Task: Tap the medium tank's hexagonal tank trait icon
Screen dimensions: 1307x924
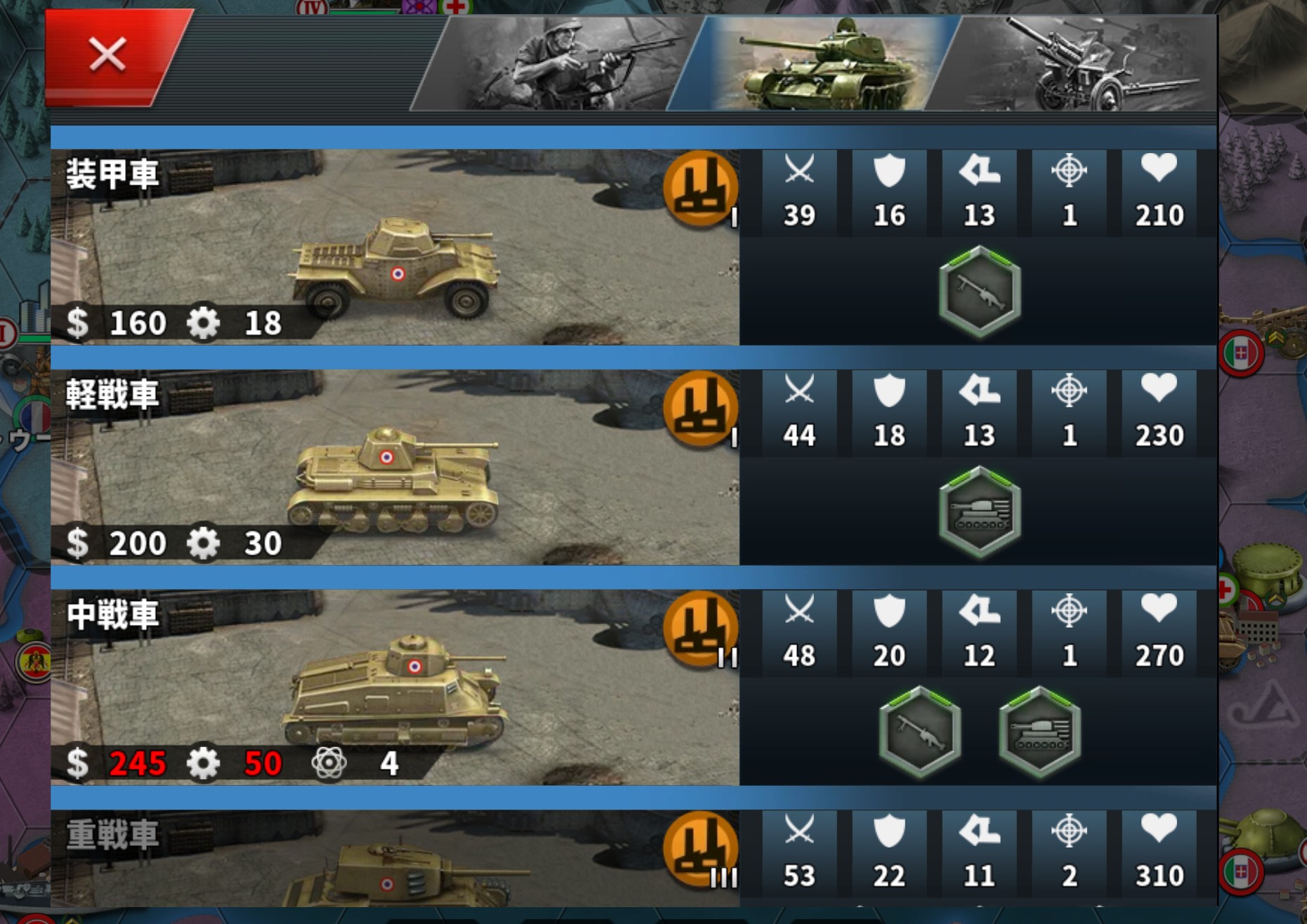Action: point(1039,732)
